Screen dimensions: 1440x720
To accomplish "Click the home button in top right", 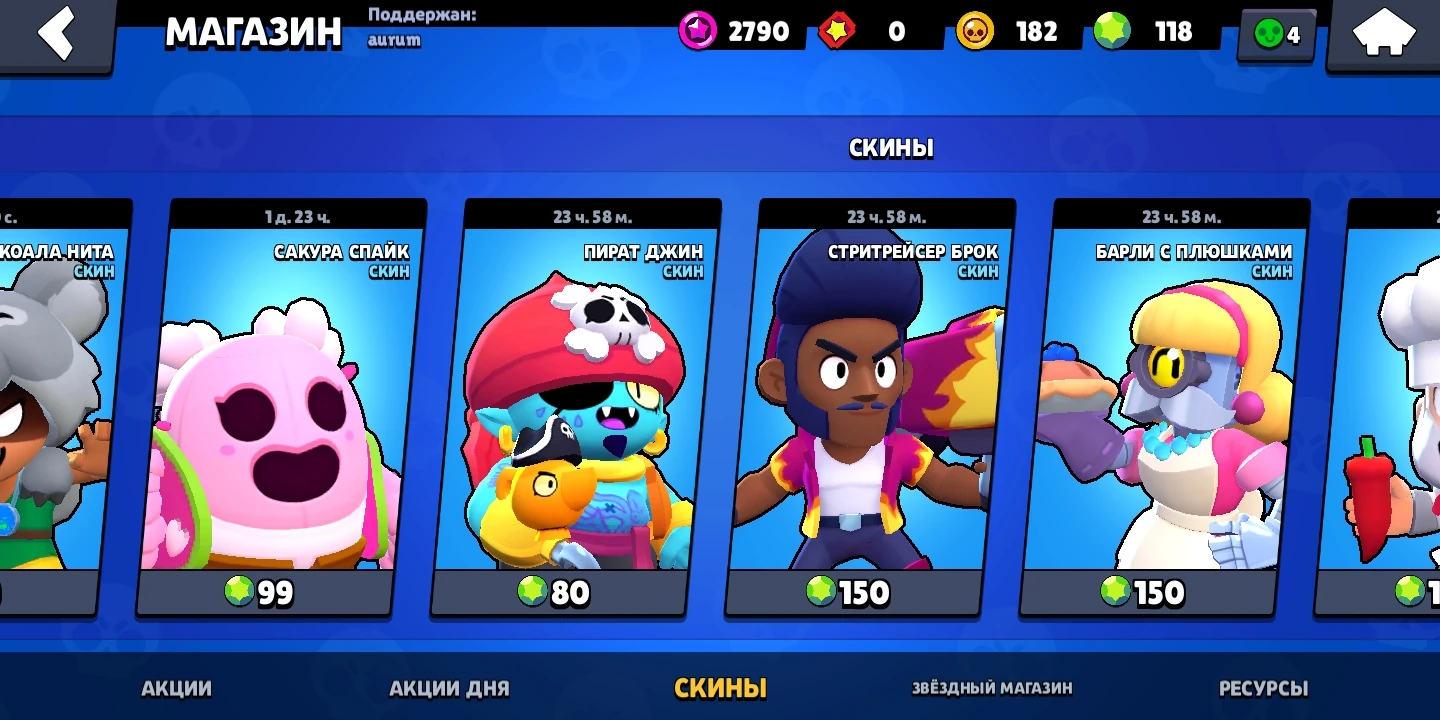I will (x=1384, y=31).
